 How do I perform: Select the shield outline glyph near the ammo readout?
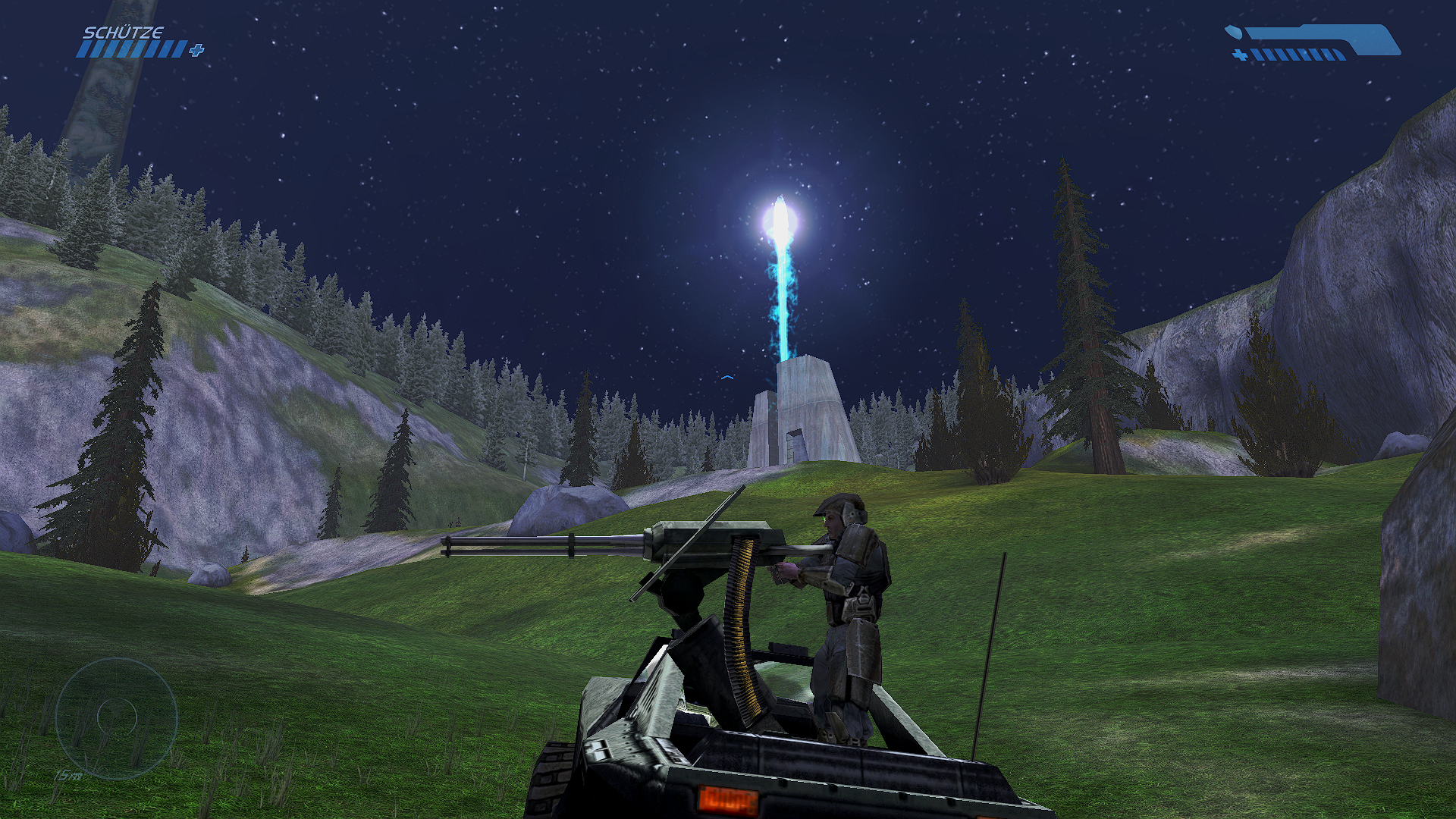(1234, 32)
